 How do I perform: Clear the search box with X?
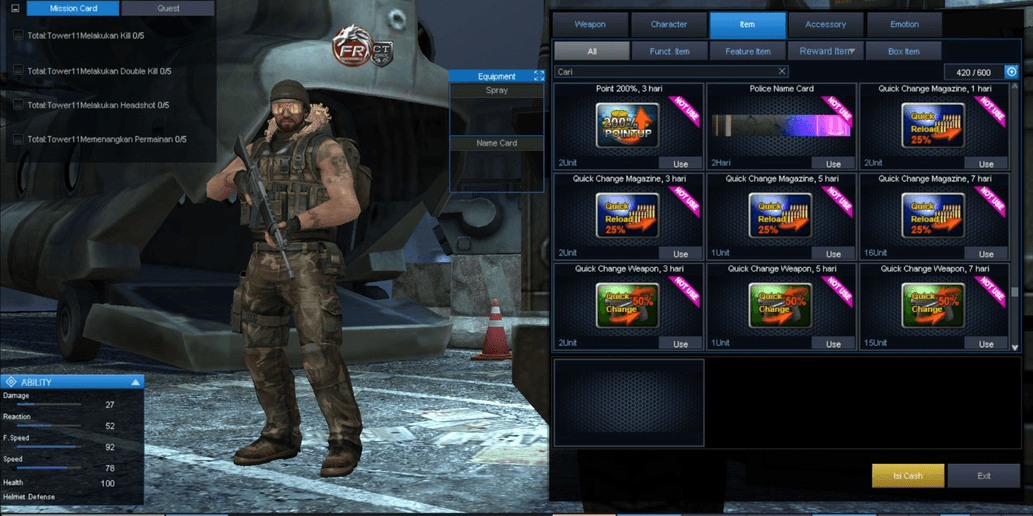(782, 72)
